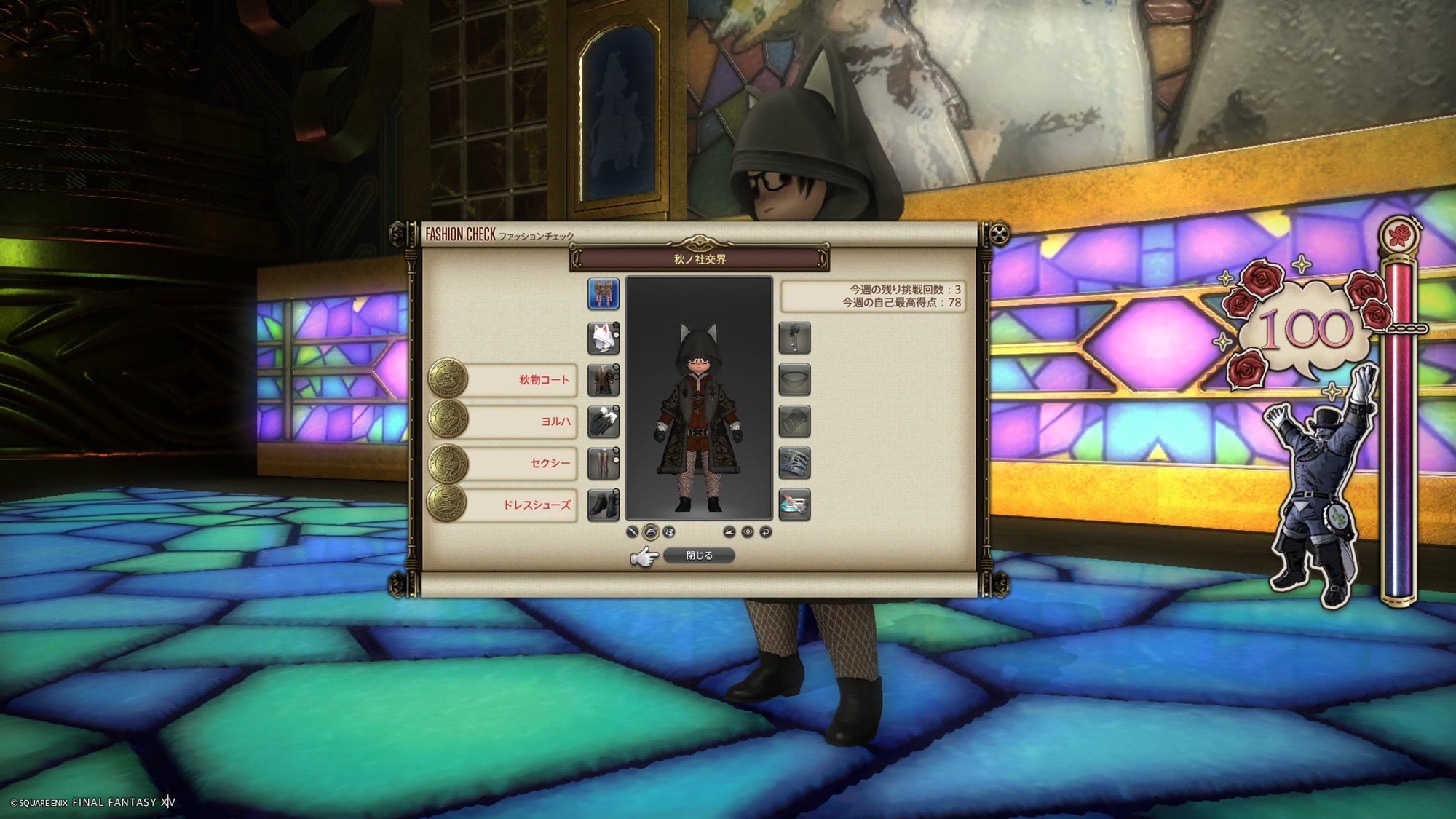This screenshot has width=1456, height=819.
Task: Select the bottom ring slot with crossed rings
Action: (794, 505)
